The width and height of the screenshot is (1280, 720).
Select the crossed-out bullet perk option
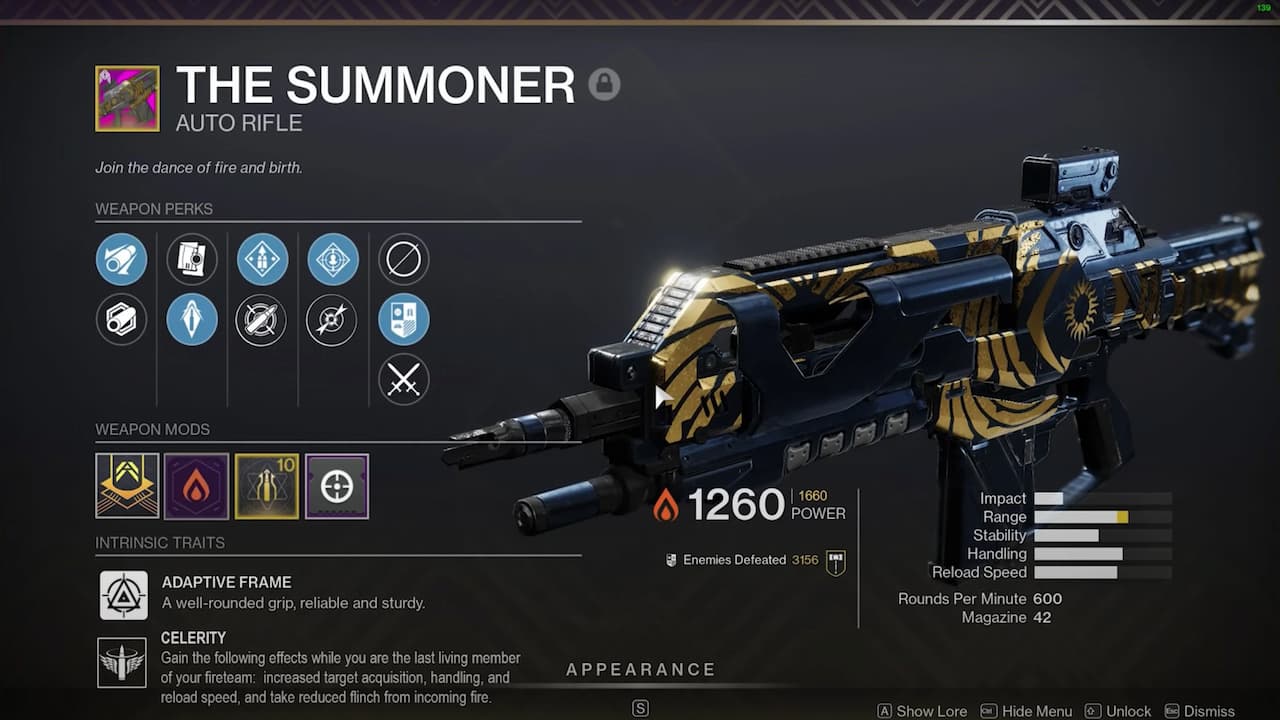coord(261,320)
